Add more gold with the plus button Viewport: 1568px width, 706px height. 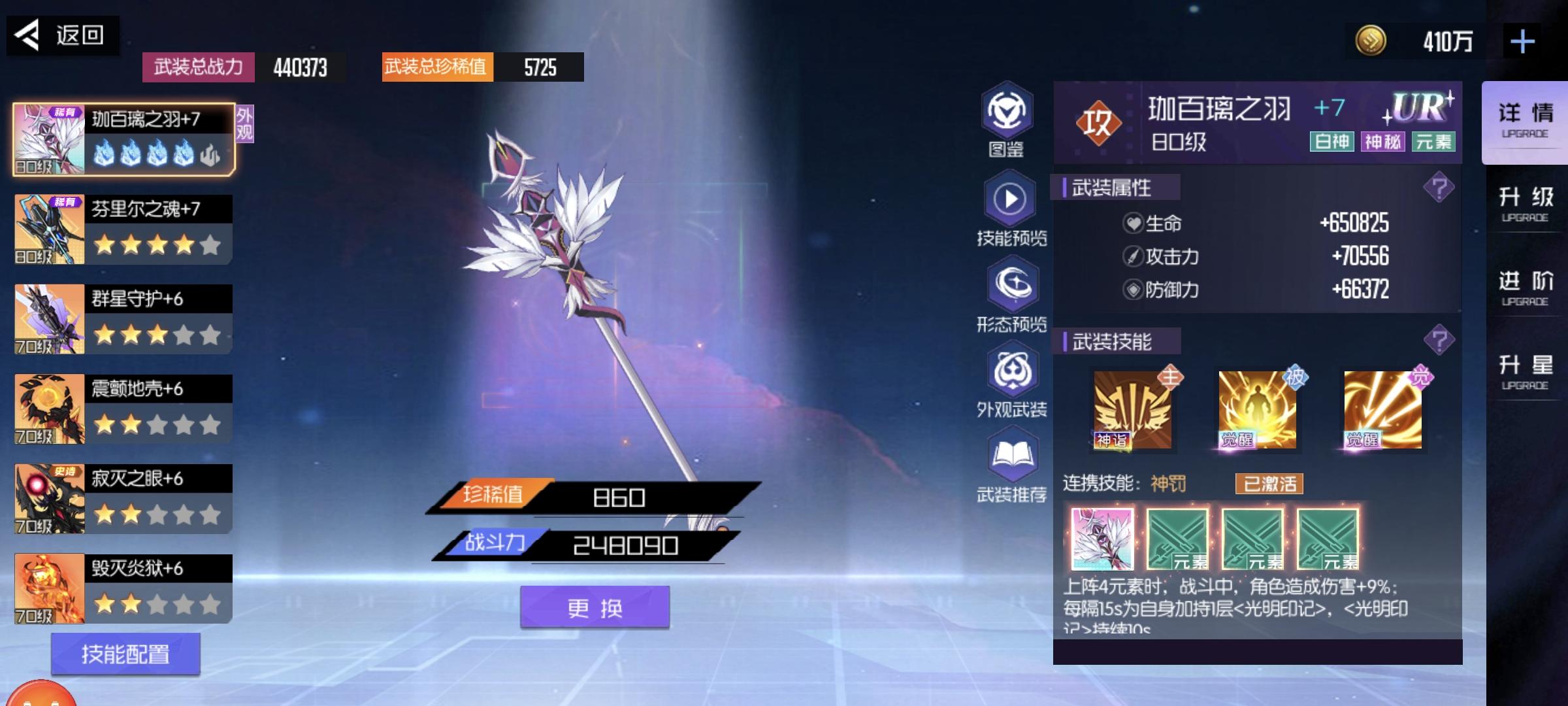coord(1522,42)
